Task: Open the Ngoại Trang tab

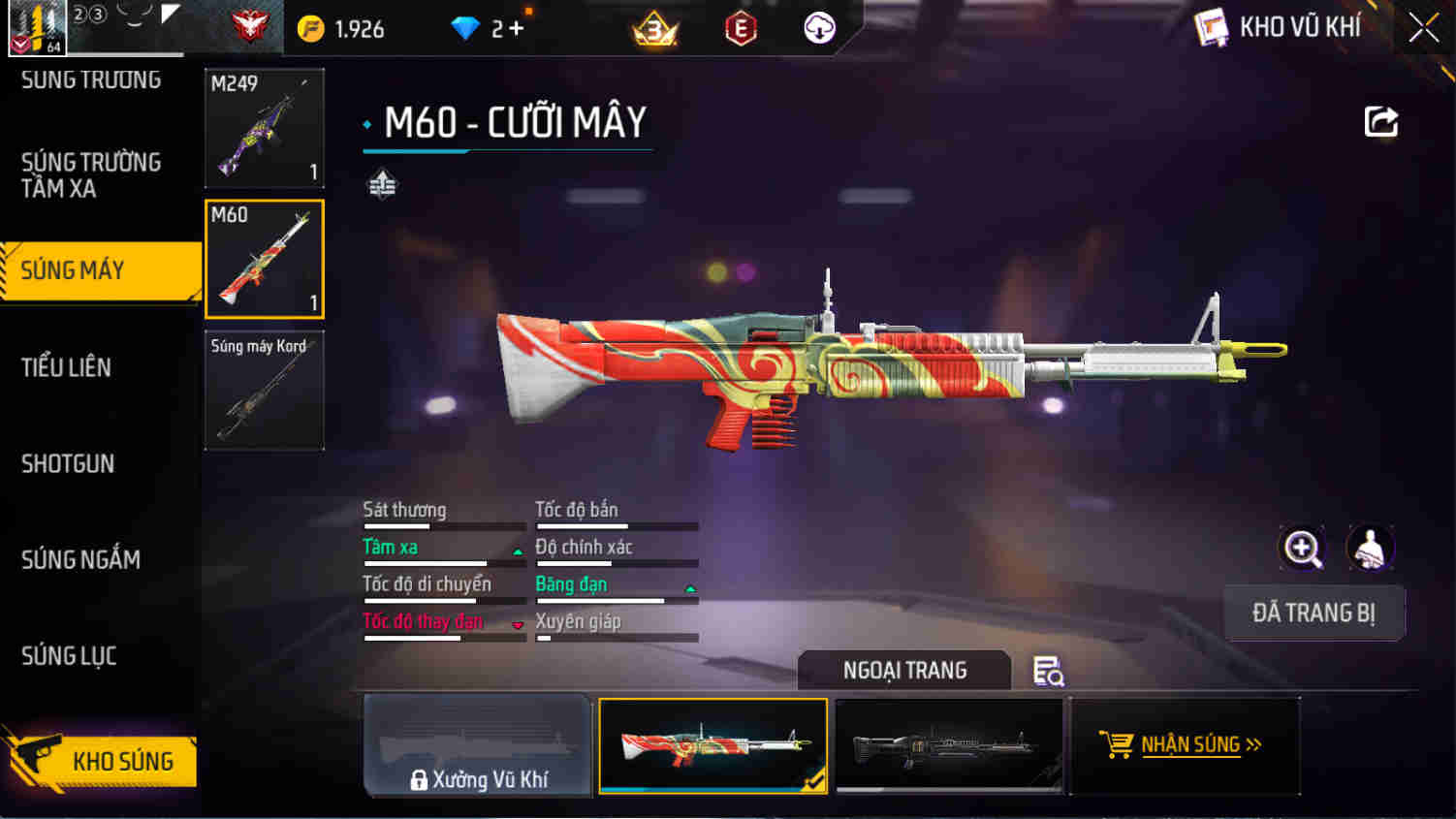Action: pos(903,671)
